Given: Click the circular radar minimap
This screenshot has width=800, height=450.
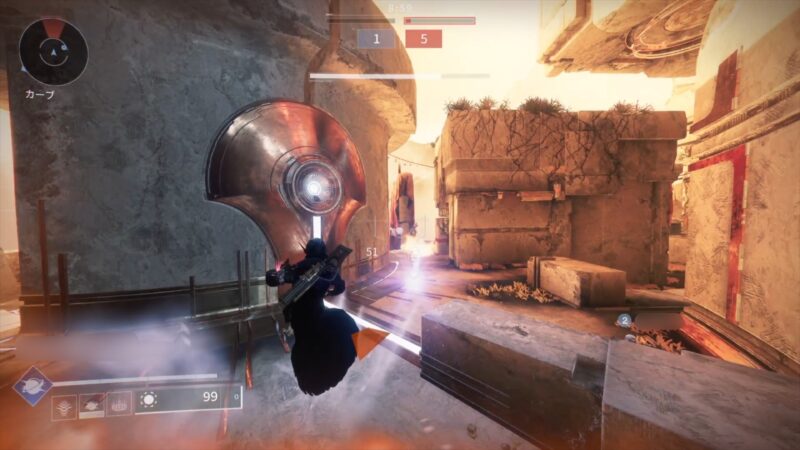Looking at the screenshot, I should (x=53, y=51).
